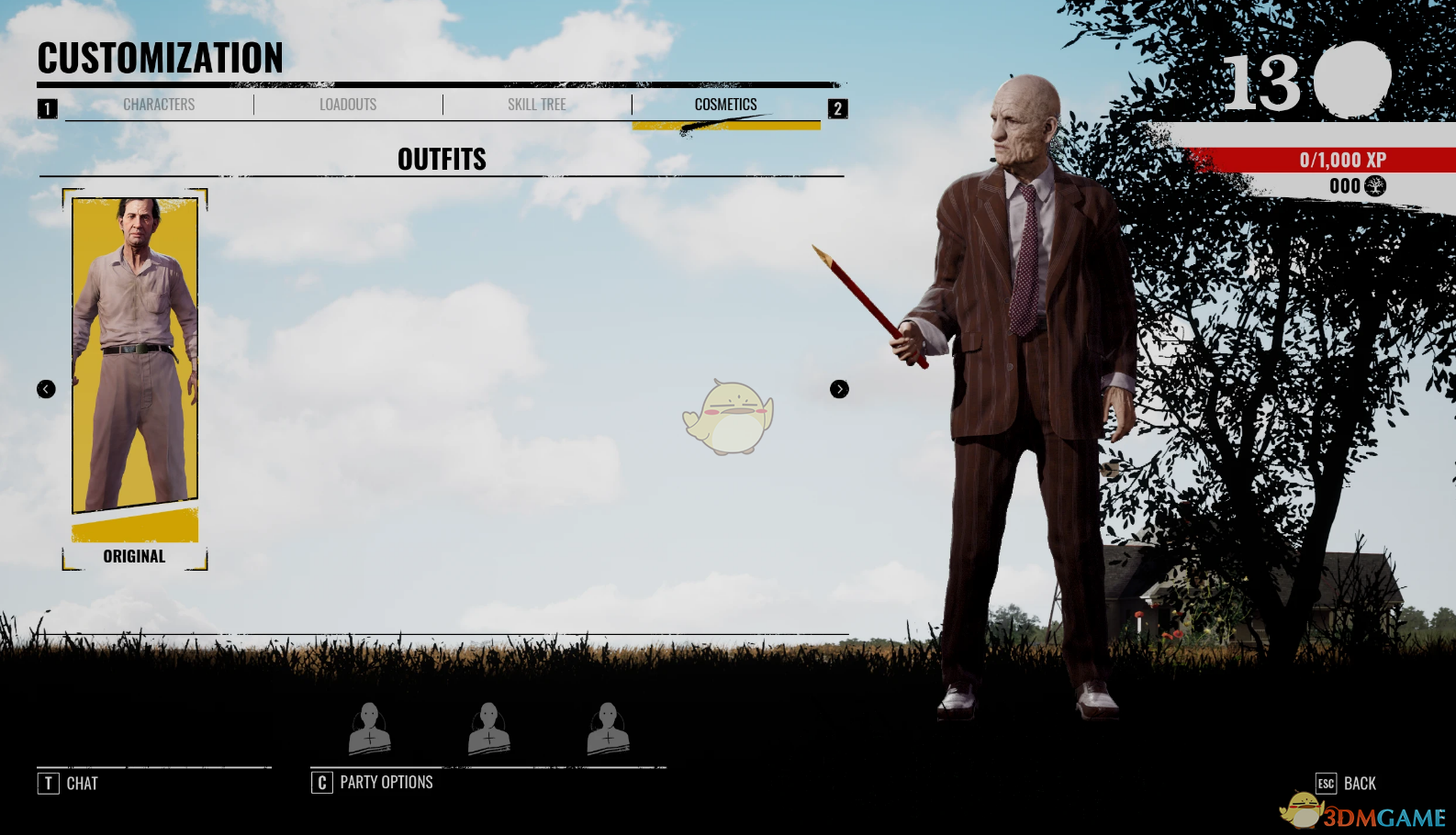Select the ORIGINAL outfit option
This screenshot has height=835, width=1456.
pos(135,556)
